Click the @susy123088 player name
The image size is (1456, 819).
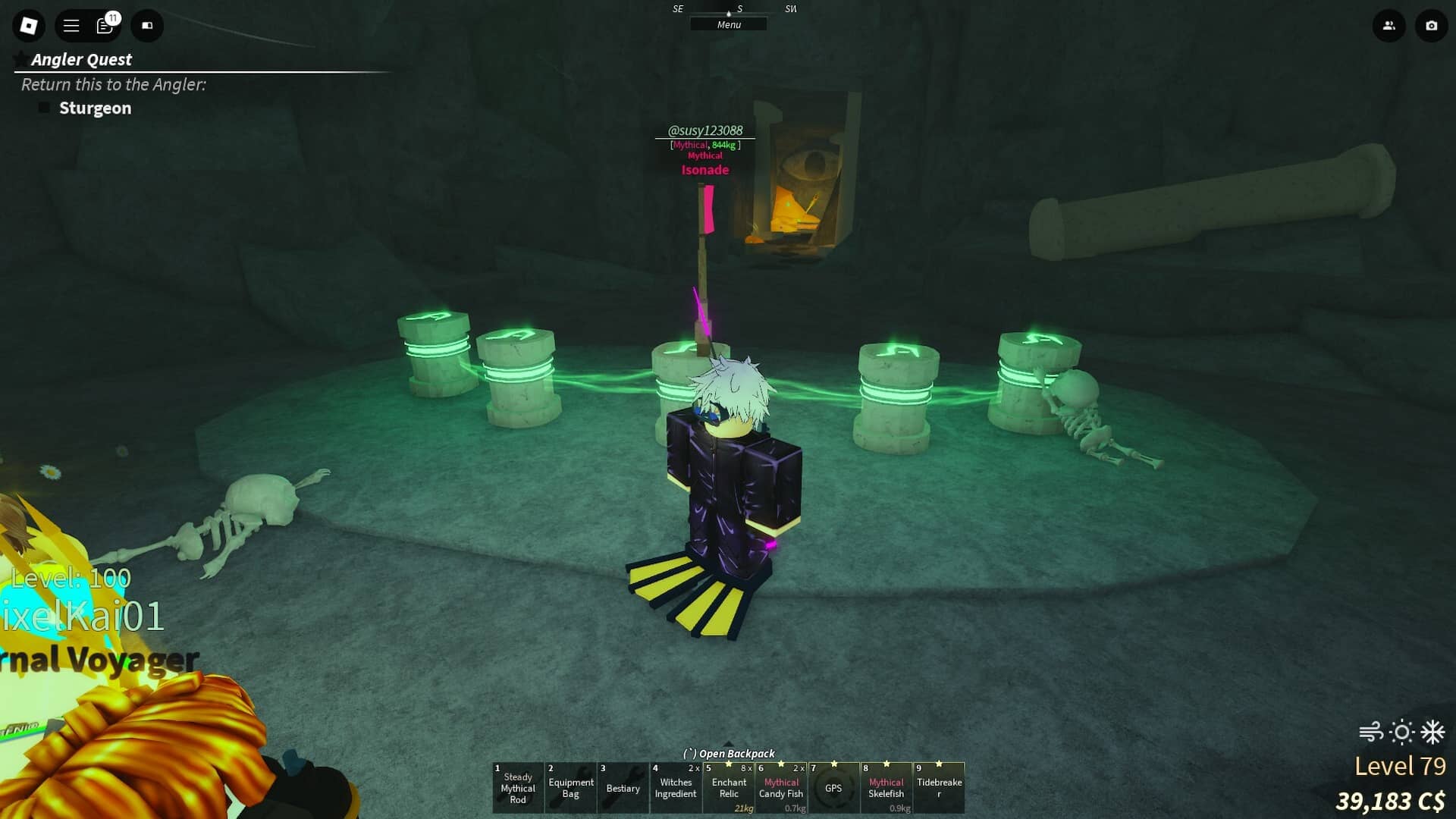click(x=704, y=130)
